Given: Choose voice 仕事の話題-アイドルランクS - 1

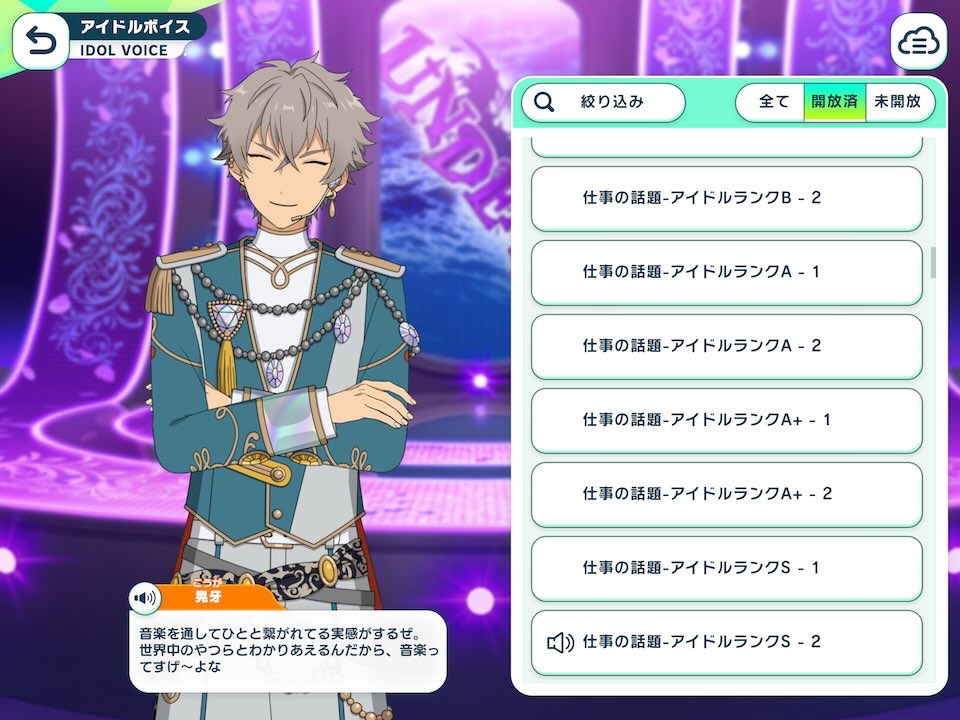Looking at the screenshot, I should tap(726, 568).
